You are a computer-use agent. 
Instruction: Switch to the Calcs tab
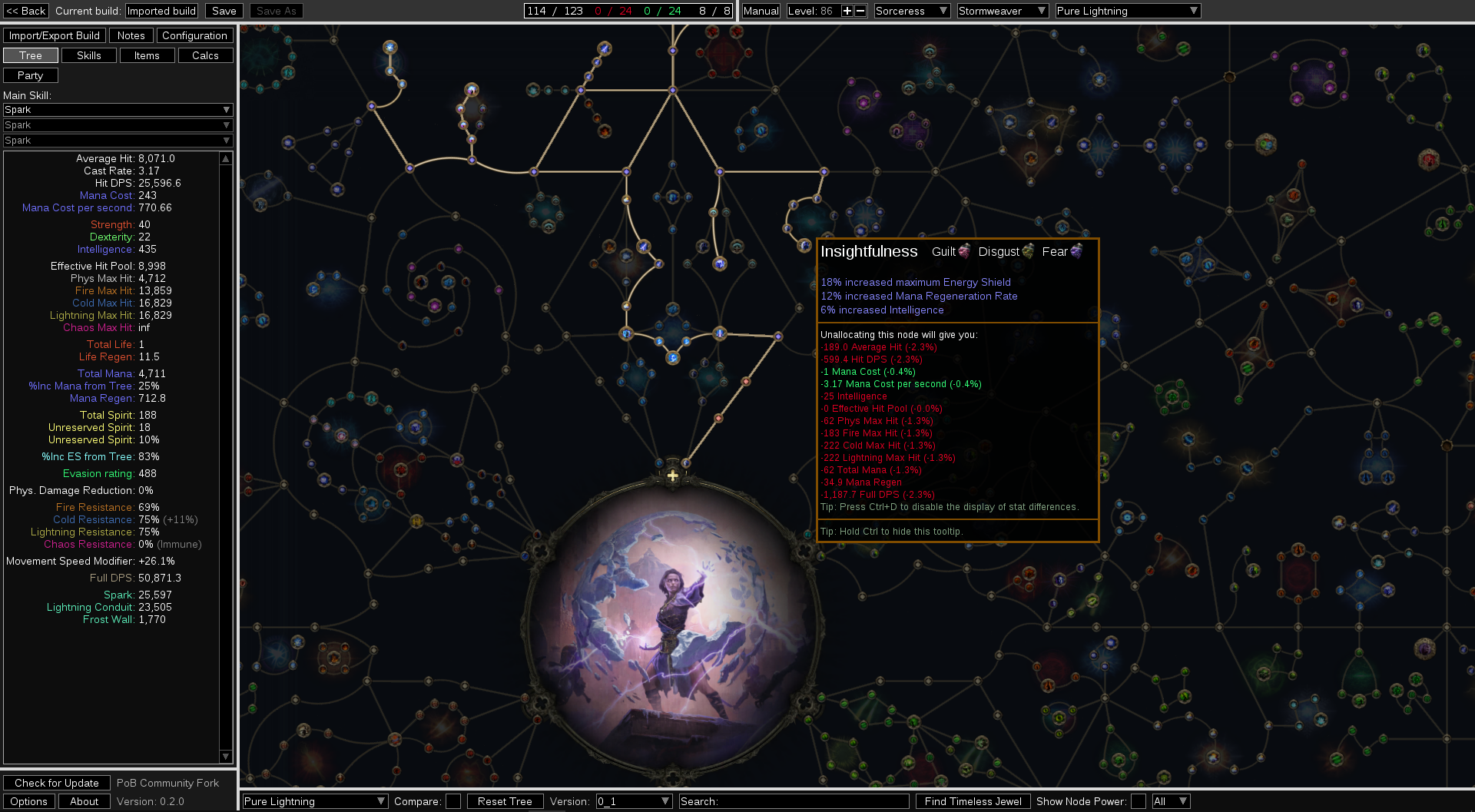[205, 55]
